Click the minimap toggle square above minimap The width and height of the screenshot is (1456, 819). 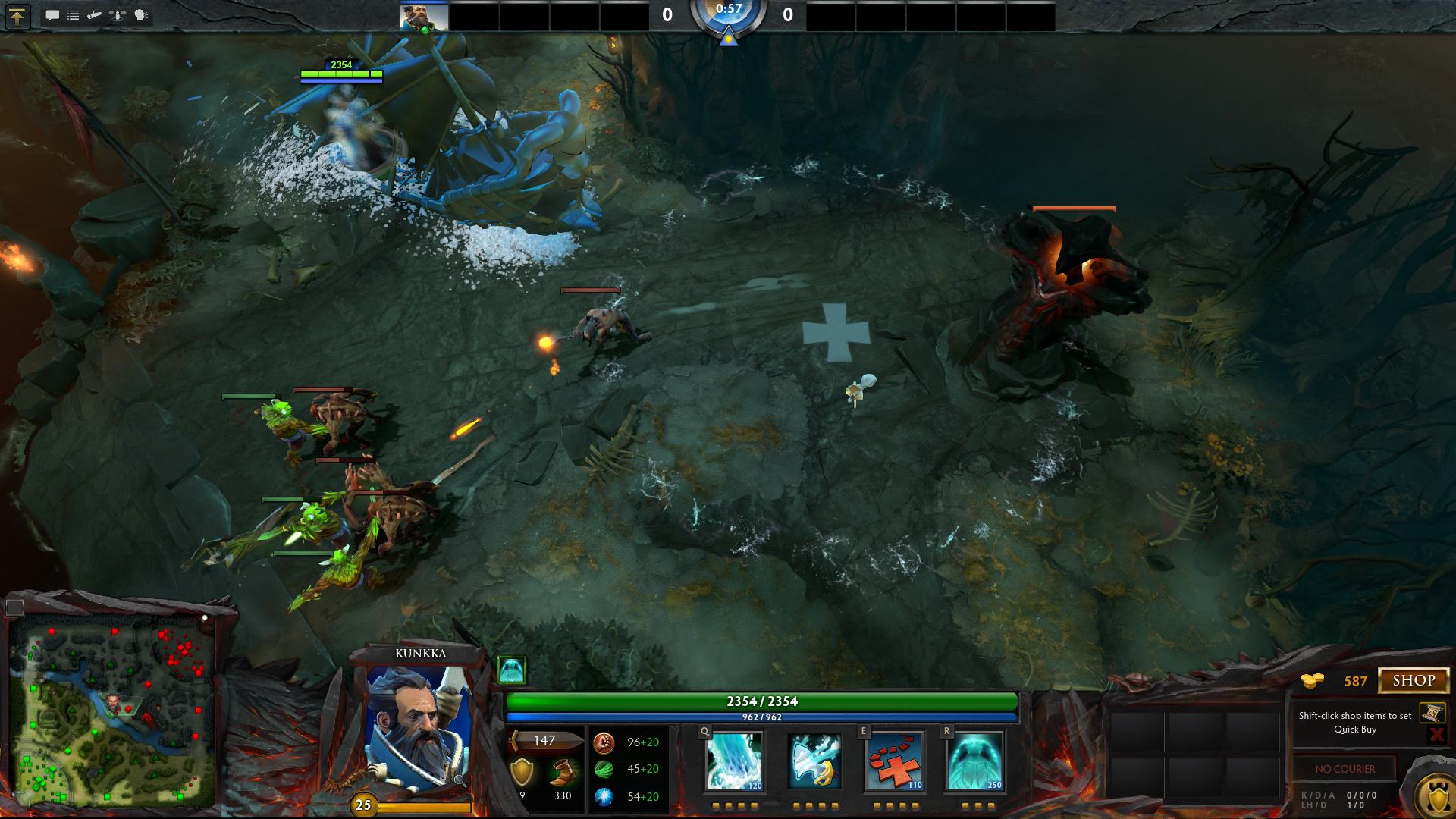pyautogui.click(x=14, y=607)
